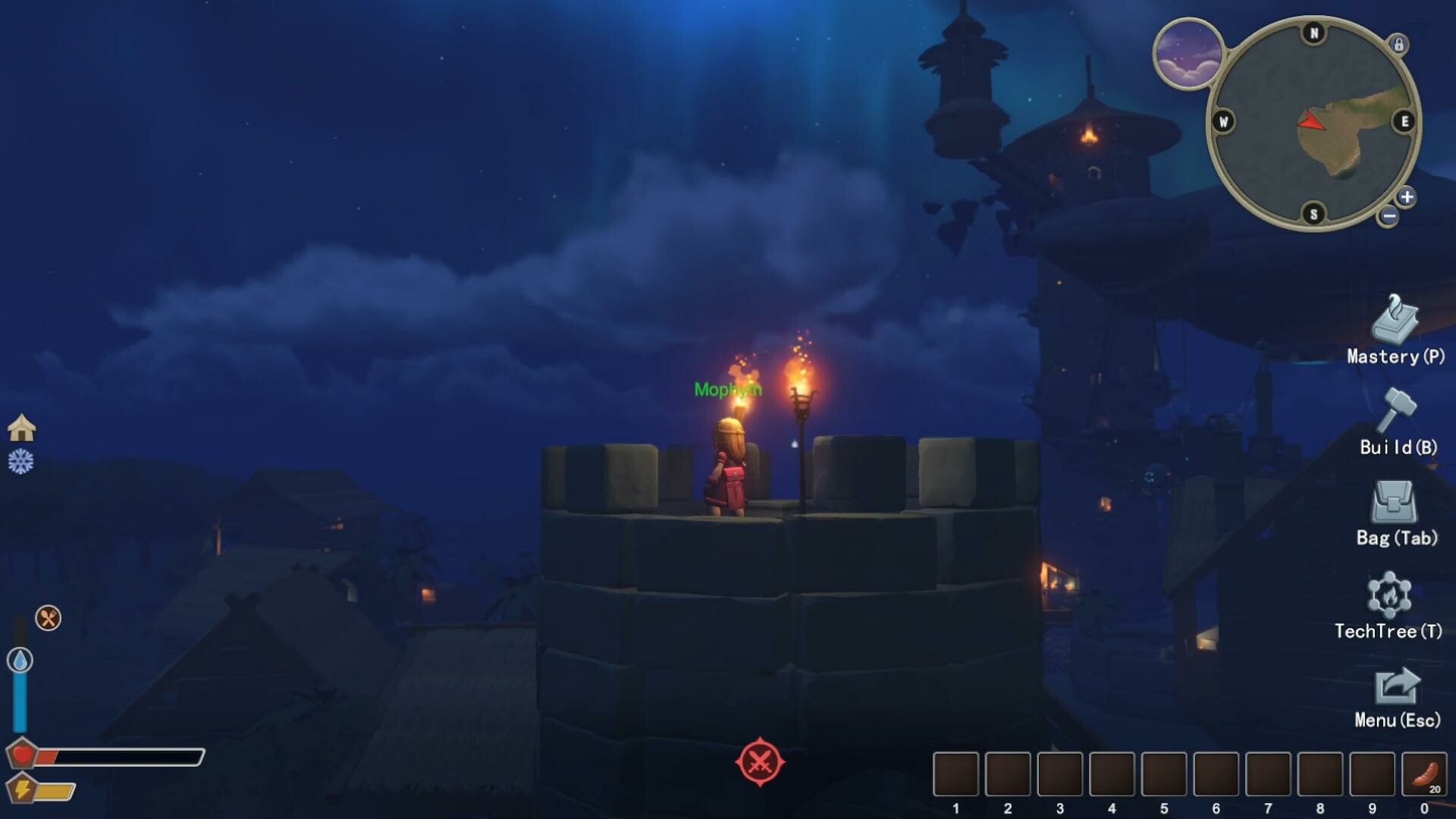Click the snowflake temperature icon
This screenshot has width=1456, height=819.
pos(23,460)
